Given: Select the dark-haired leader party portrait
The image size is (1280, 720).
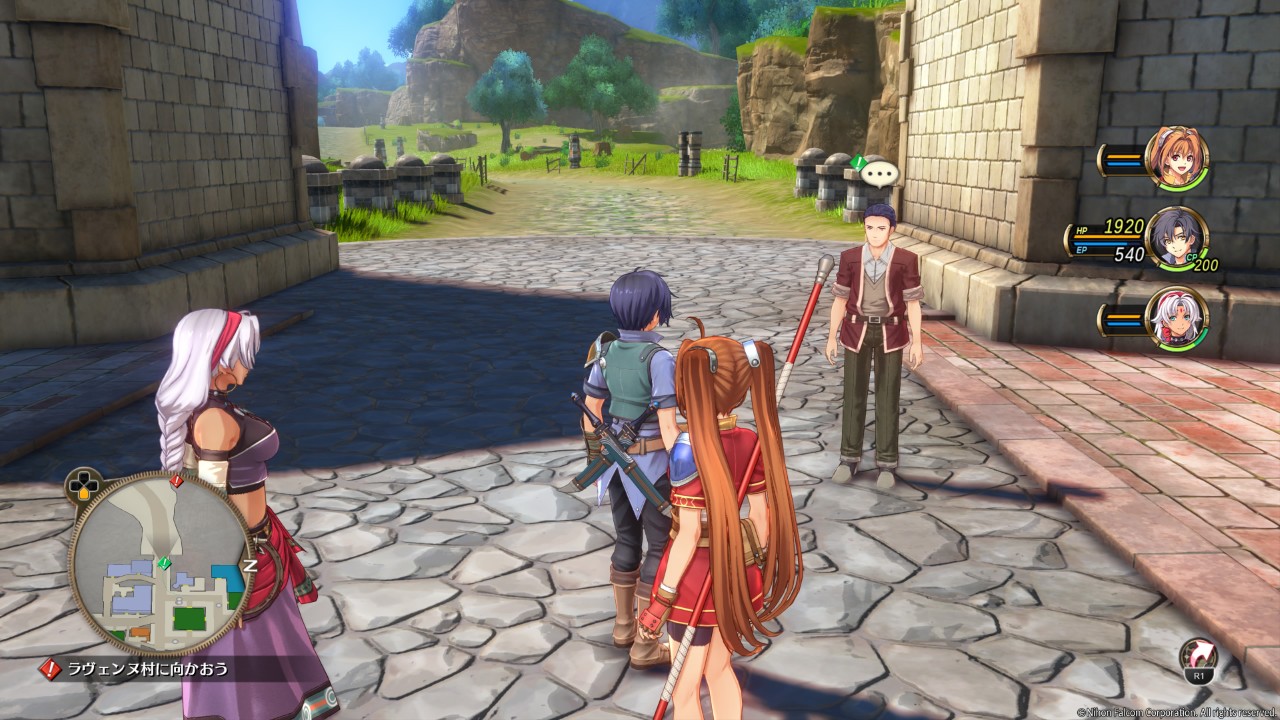Looking at the screenshot, I should pyautogui.click(x=1176, y=238).
